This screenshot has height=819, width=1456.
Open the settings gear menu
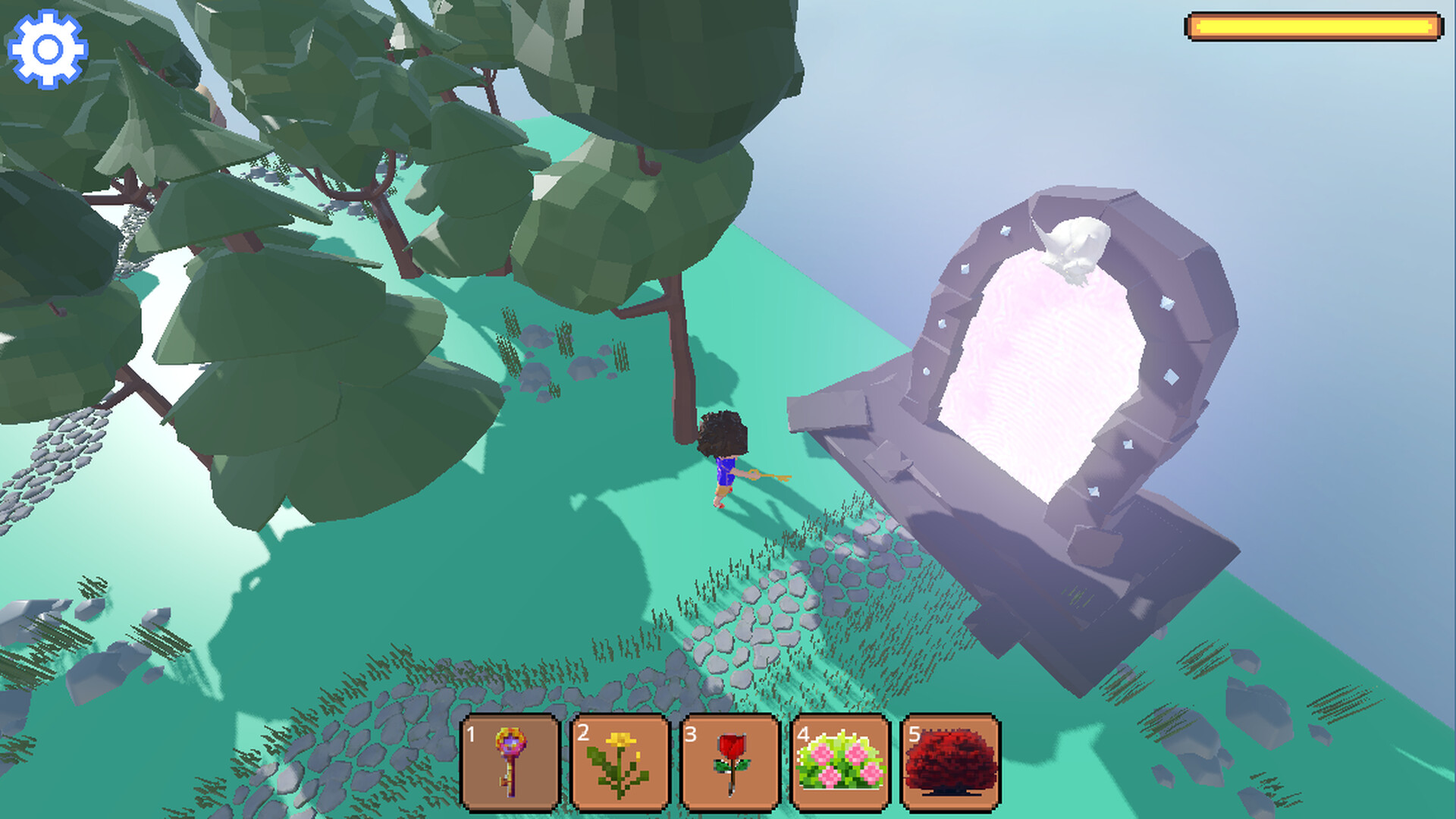47,49
